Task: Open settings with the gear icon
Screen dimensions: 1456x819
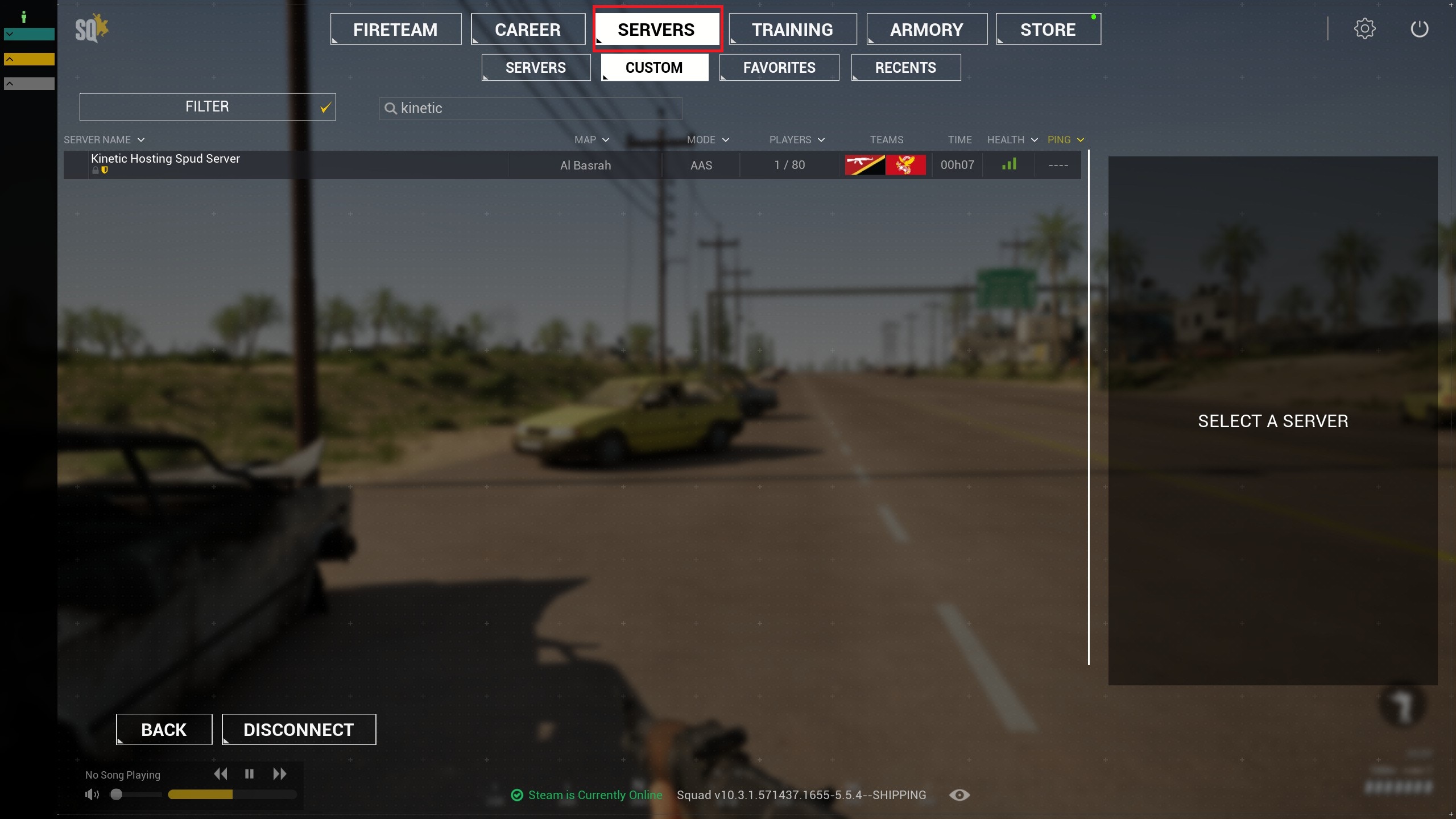Action: click(x=1364, y=29)
